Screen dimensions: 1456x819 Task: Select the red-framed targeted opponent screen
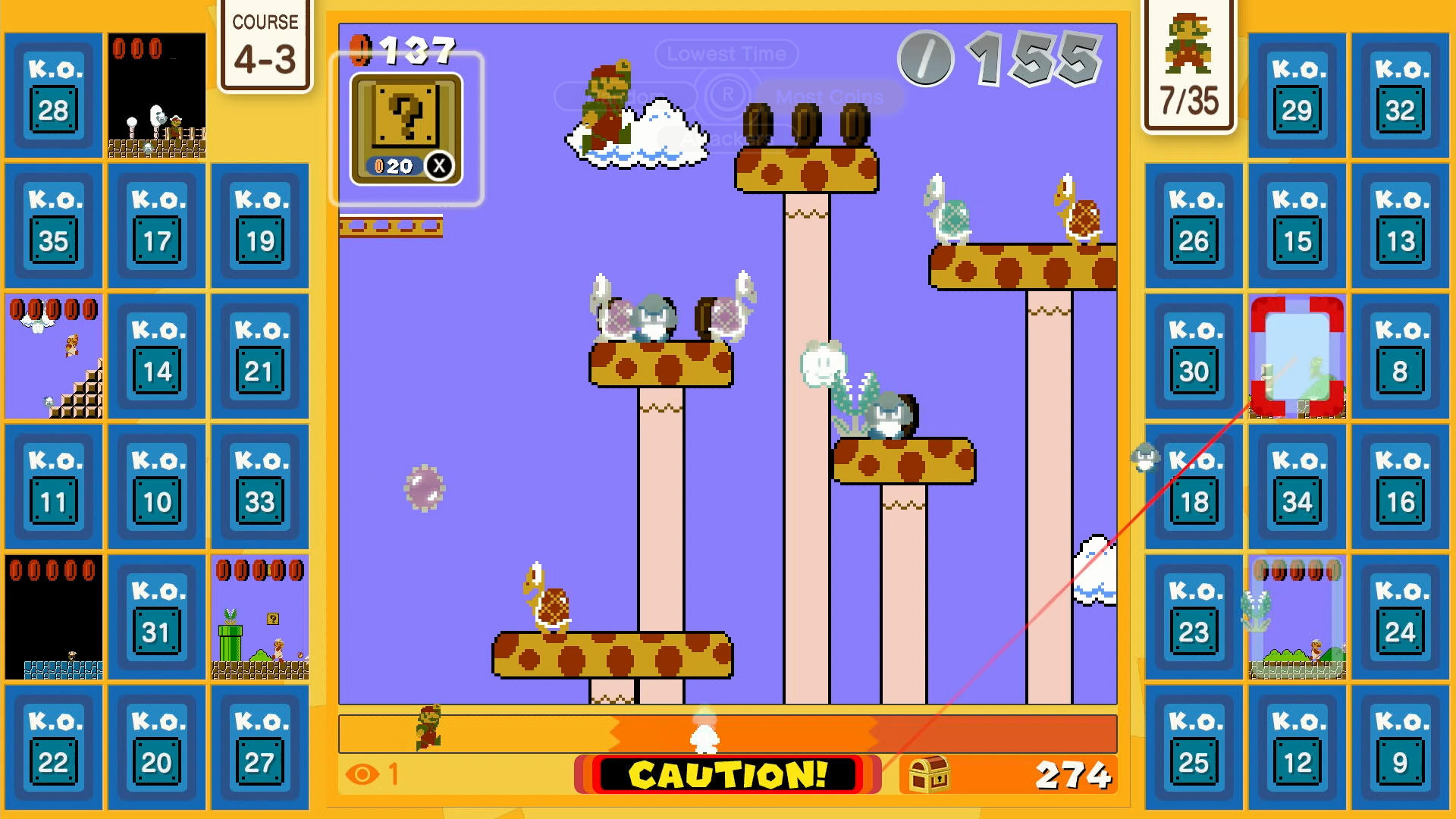coord(1296,356)
